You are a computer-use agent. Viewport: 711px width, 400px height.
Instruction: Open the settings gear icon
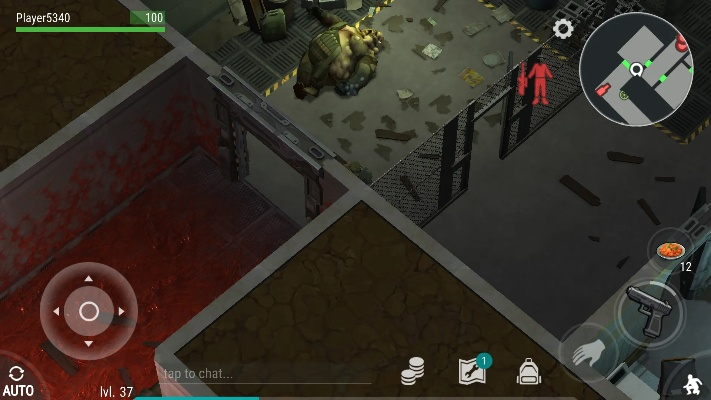(563, 29)
